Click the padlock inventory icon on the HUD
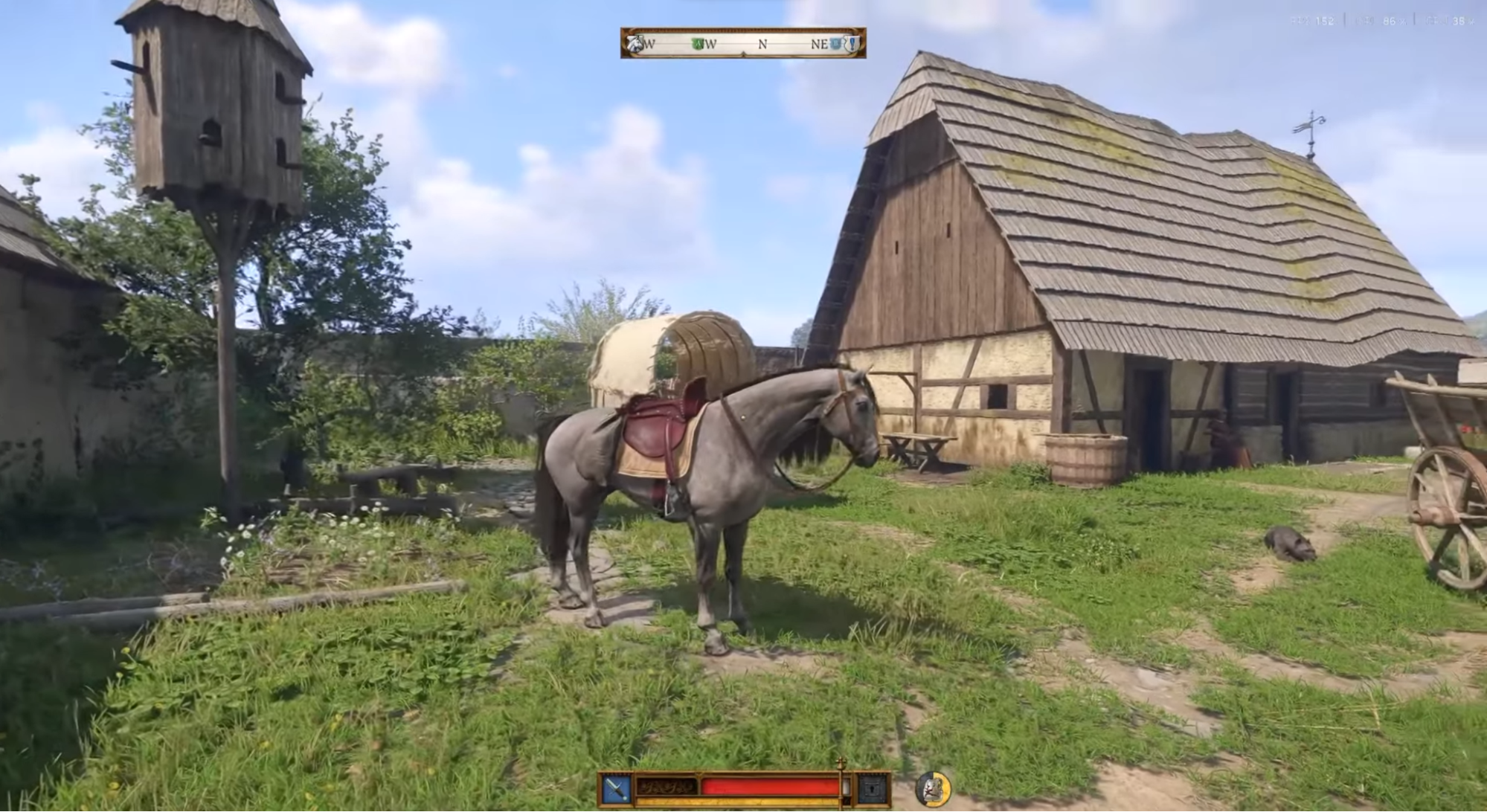The image size is (1487, 812). (x=873, y=787)
